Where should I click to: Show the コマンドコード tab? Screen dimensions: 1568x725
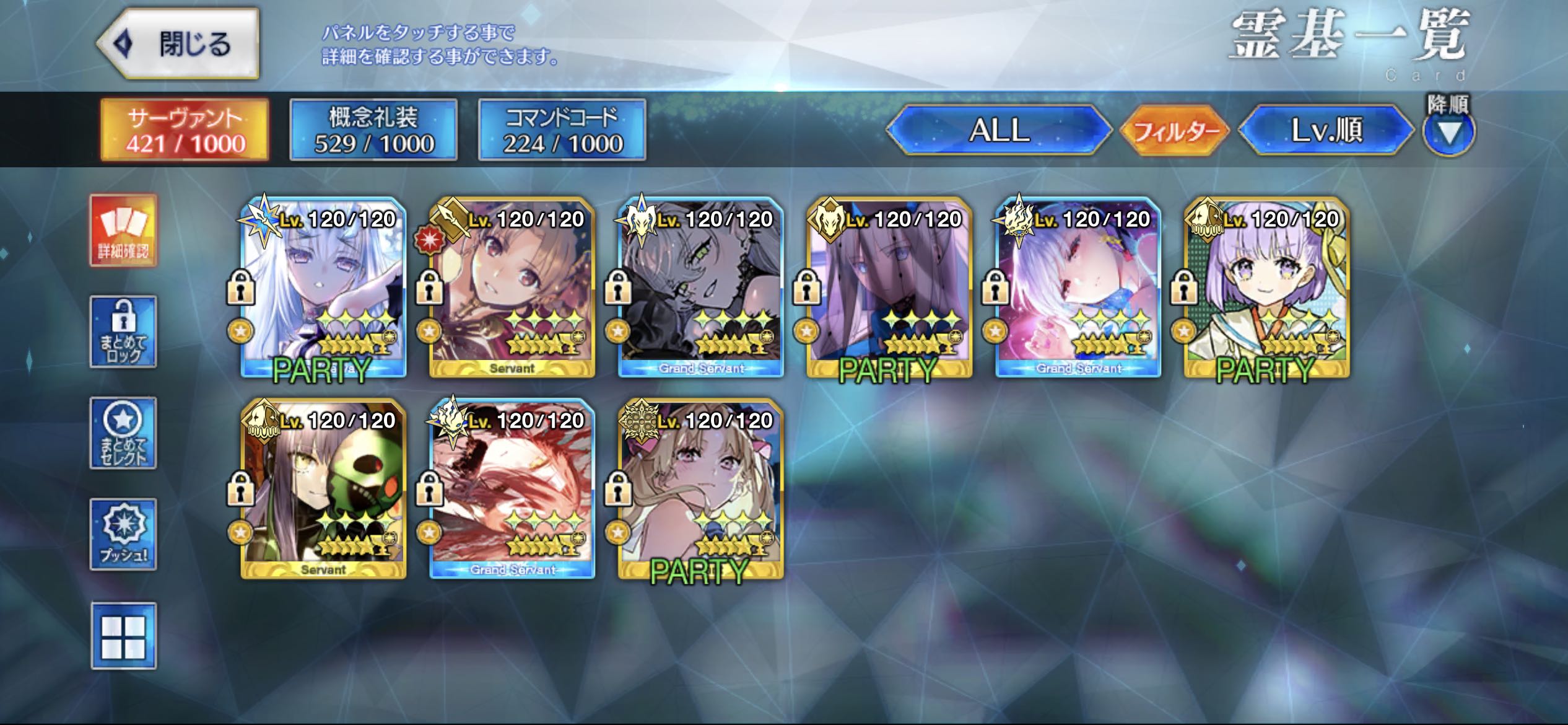[562, 130]
